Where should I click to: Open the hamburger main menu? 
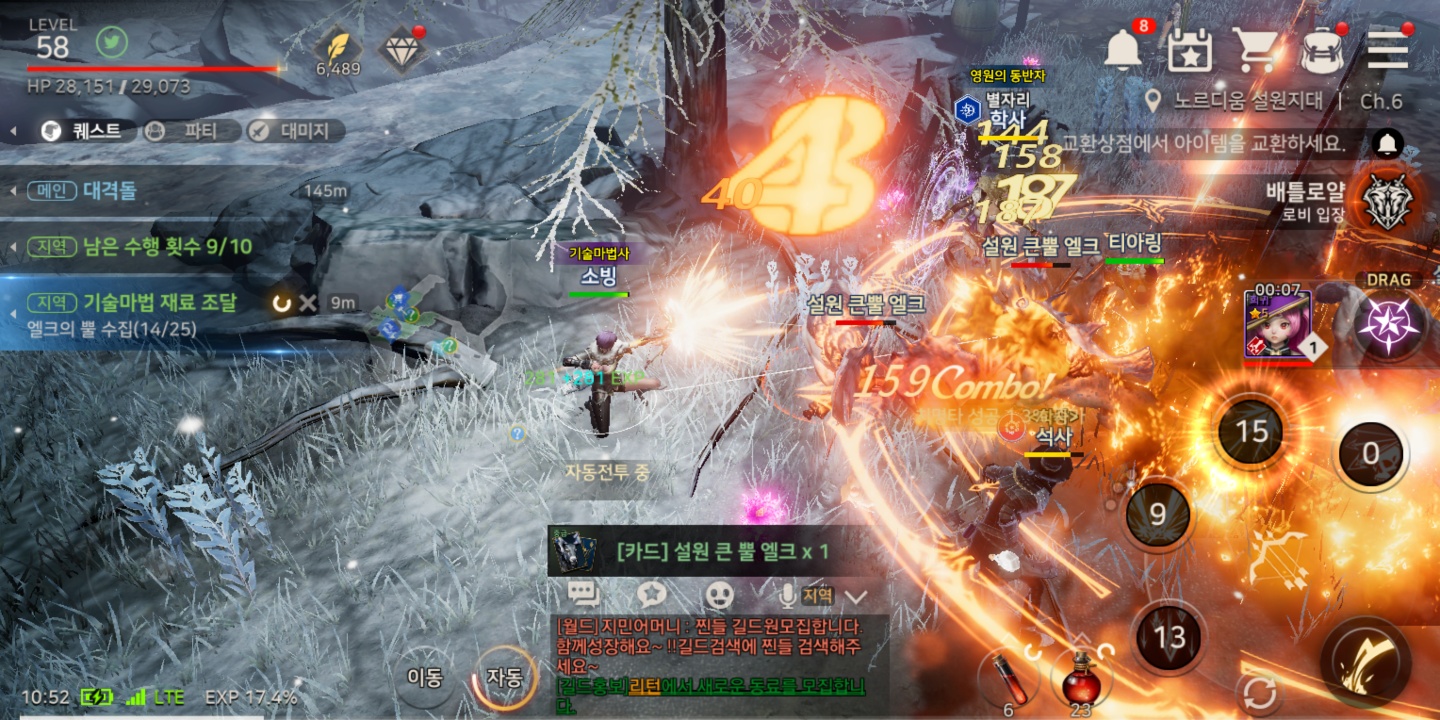coord(1387,48)
